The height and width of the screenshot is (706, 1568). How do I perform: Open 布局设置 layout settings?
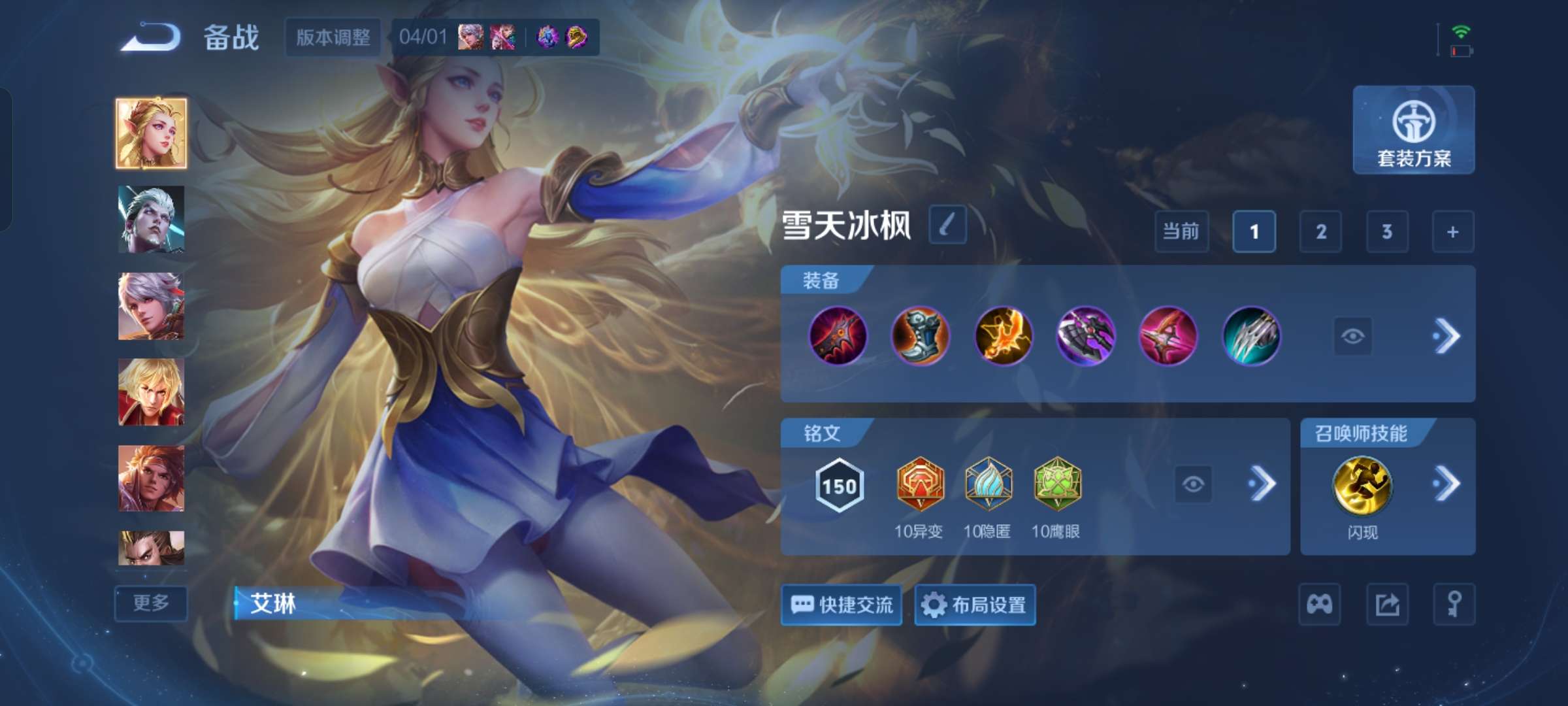976,605
